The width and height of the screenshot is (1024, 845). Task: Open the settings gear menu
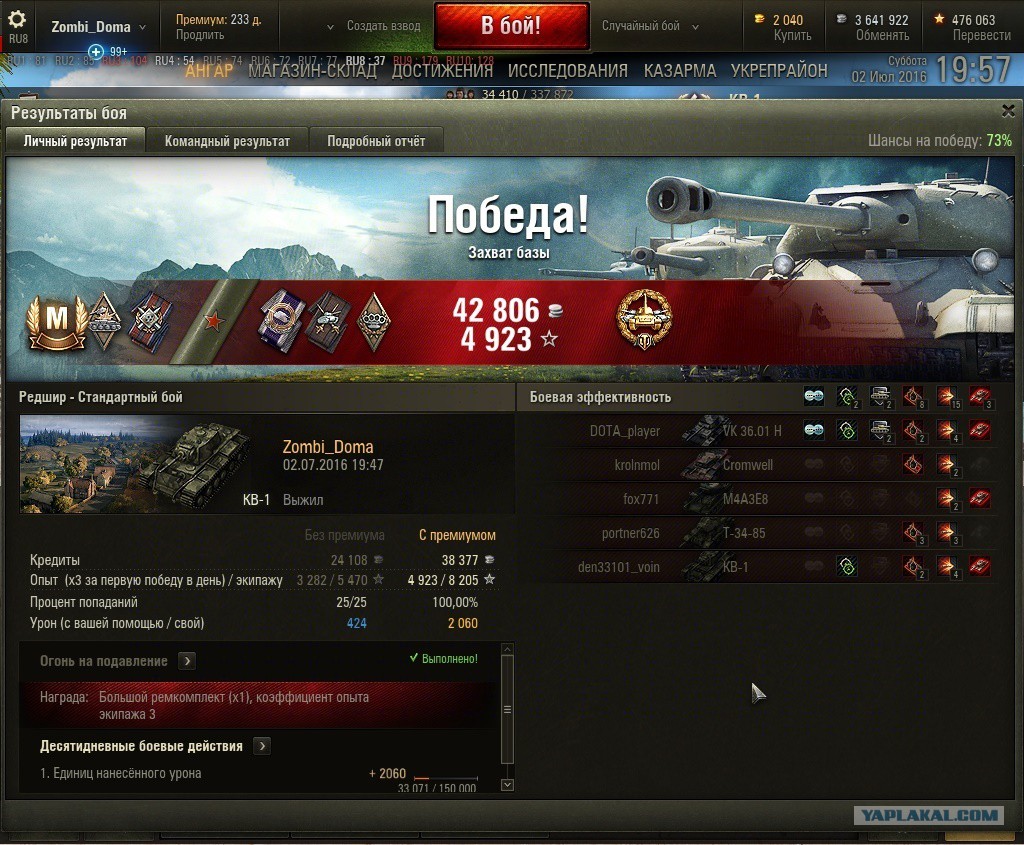18,20
